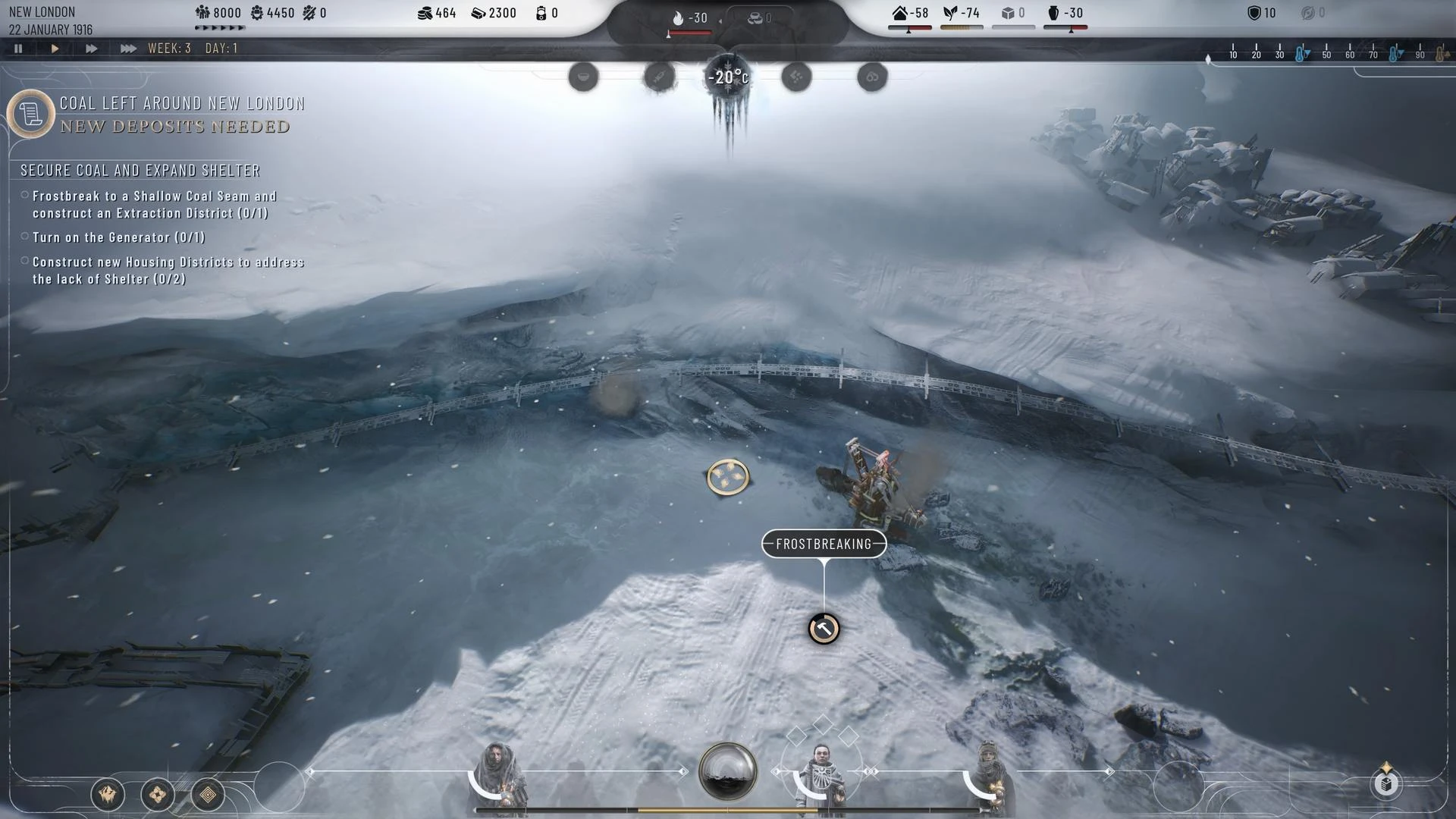Image resolution: width=1456 pixels, height=819 pixels.
Task: Click the population icon showing 8000
Action: coord(203,12)
